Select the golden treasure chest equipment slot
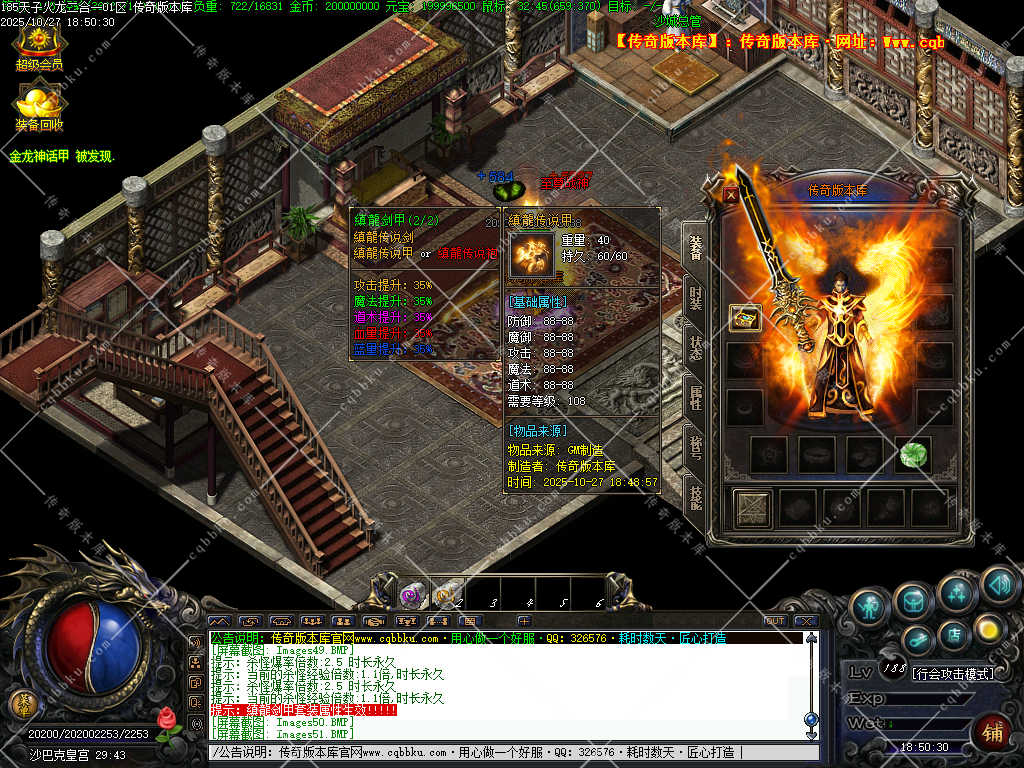1024x768 pixels. [x=745, y=318]
